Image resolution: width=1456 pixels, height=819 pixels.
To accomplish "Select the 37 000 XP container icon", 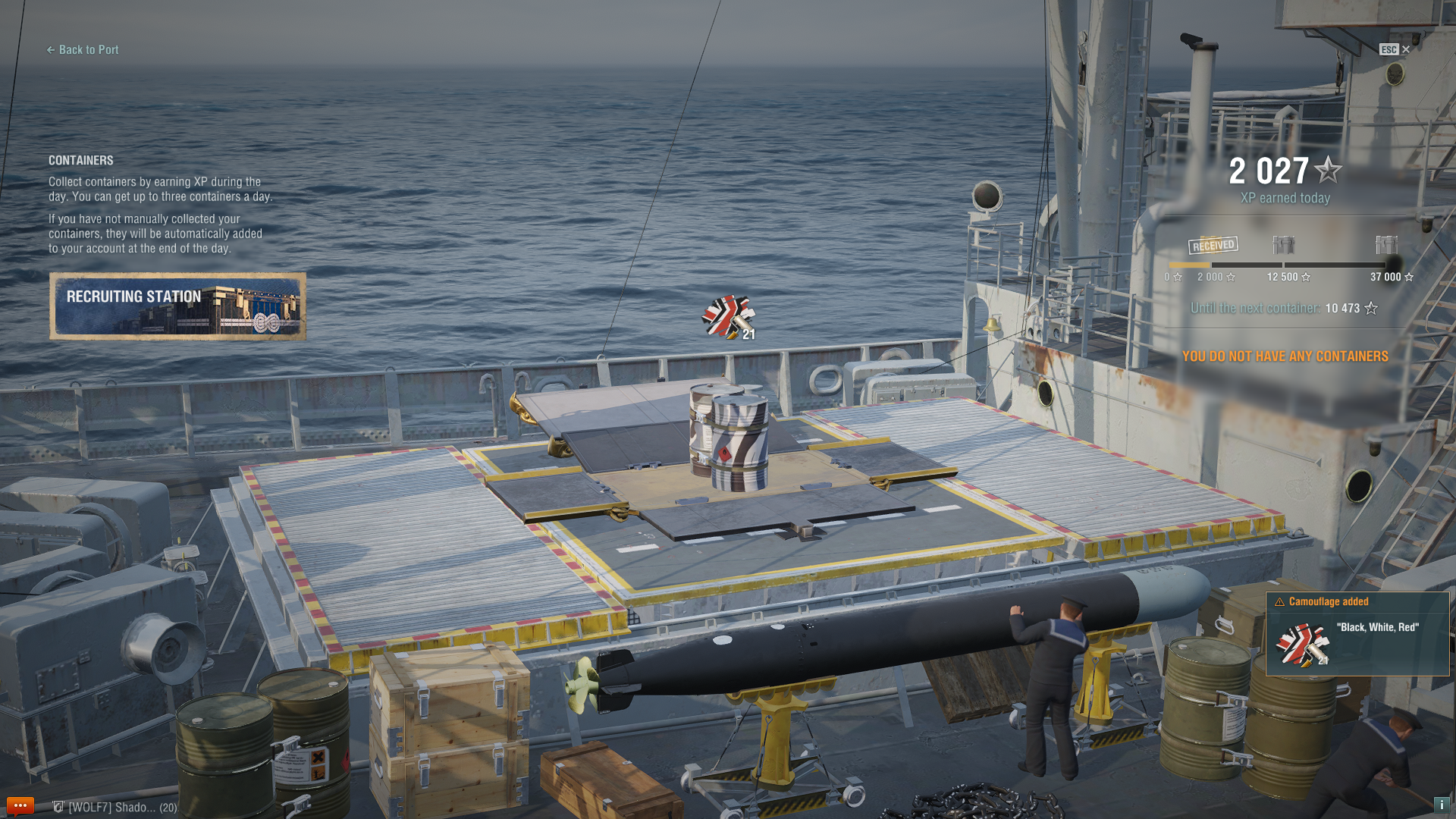I will (x=1386, y=245).
